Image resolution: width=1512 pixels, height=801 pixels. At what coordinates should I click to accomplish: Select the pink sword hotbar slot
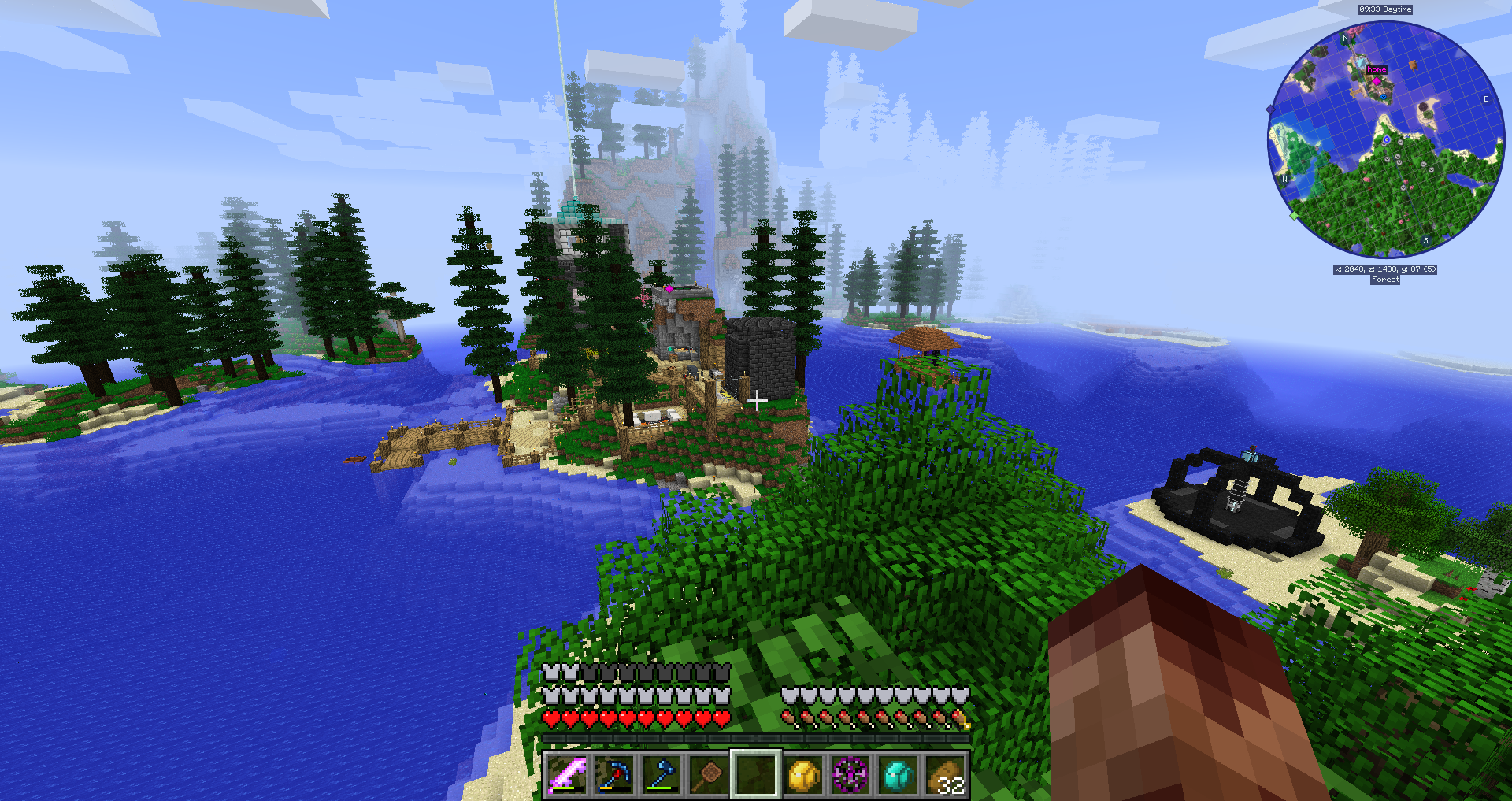(x=567, y=775)
